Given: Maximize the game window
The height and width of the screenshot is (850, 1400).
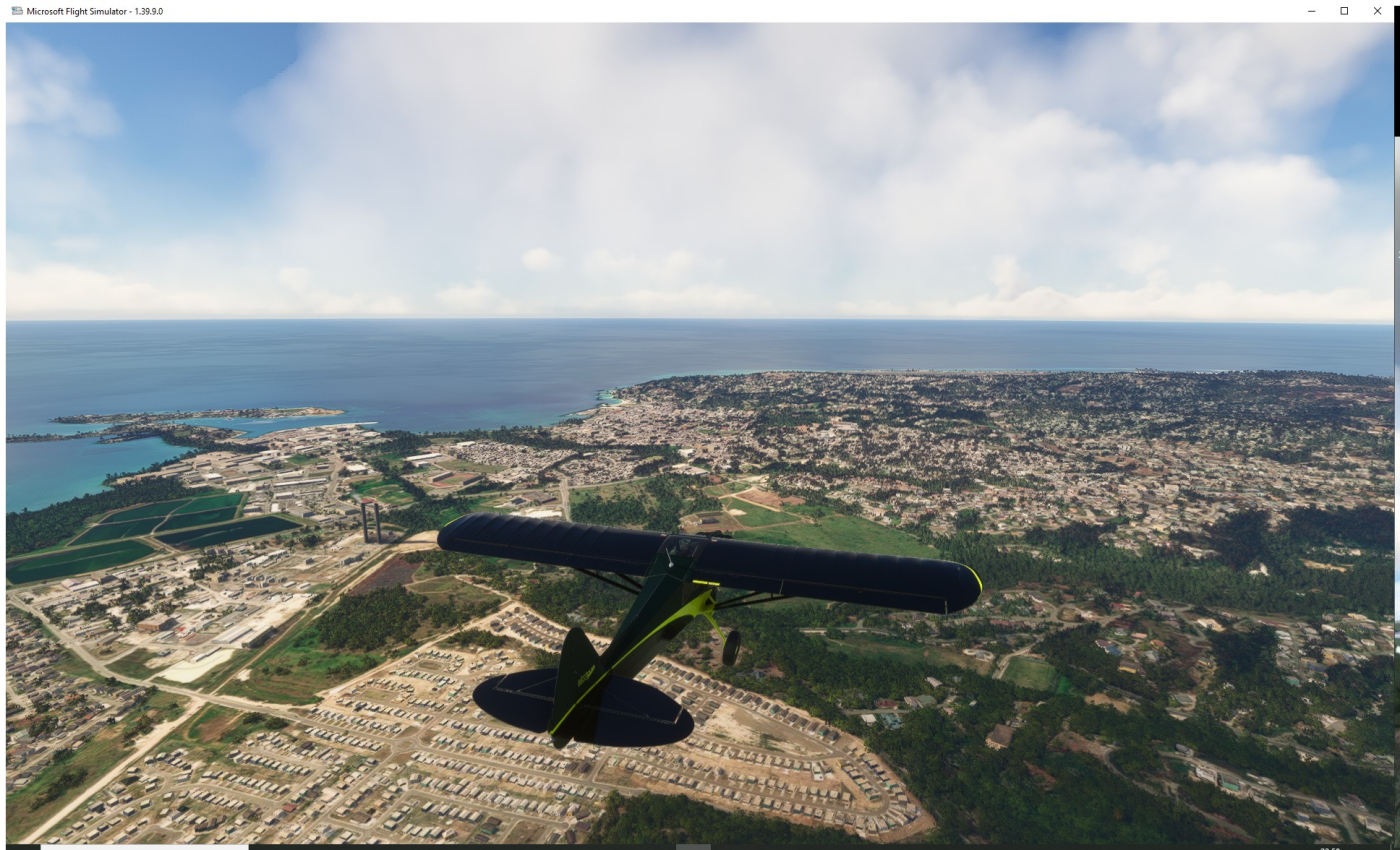Looking at the screenshot, I should [x=1344, y=11].
